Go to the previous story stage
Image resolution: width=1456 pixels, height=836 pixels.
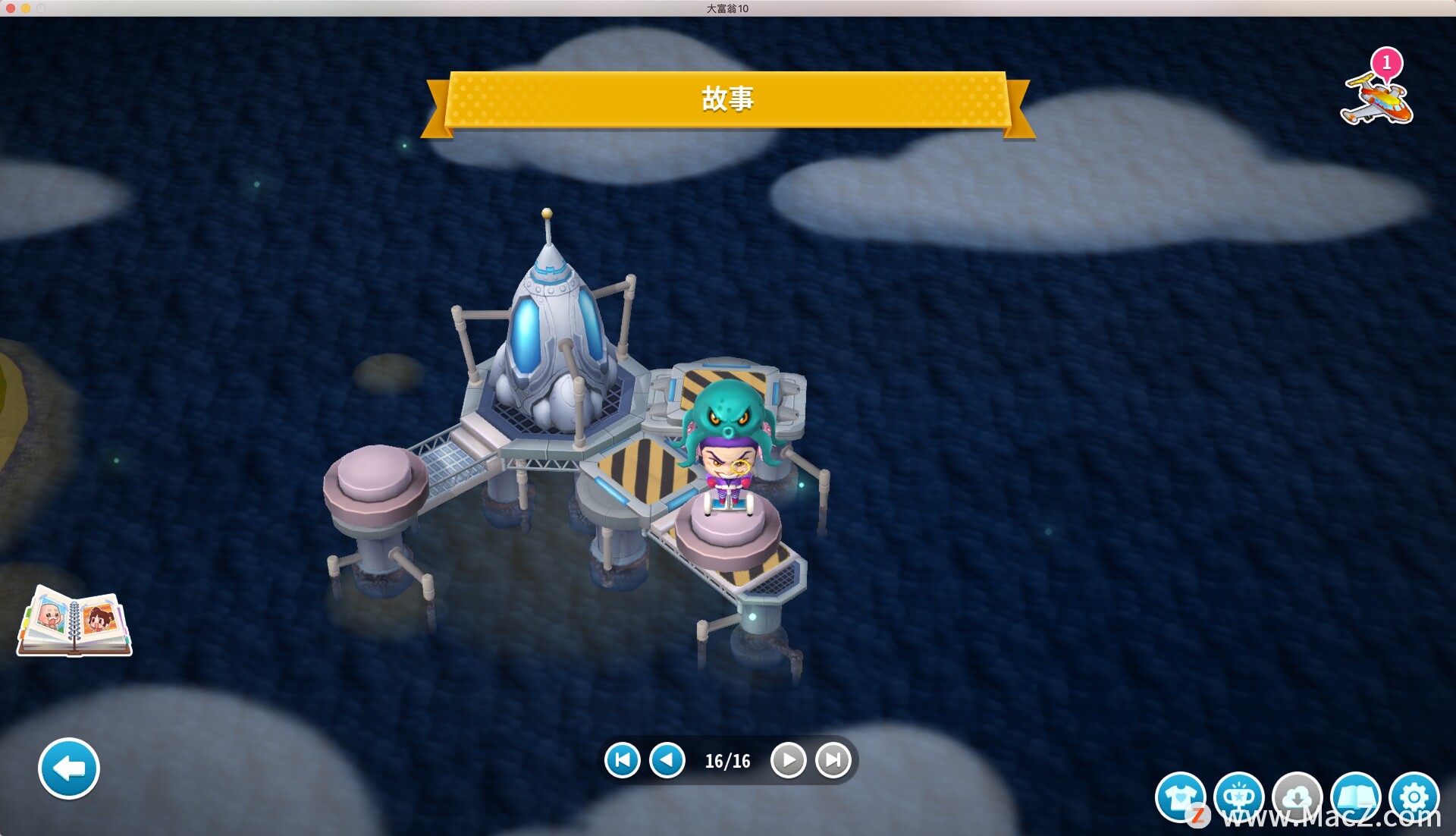pyautogui.click(x=667, y=760)
